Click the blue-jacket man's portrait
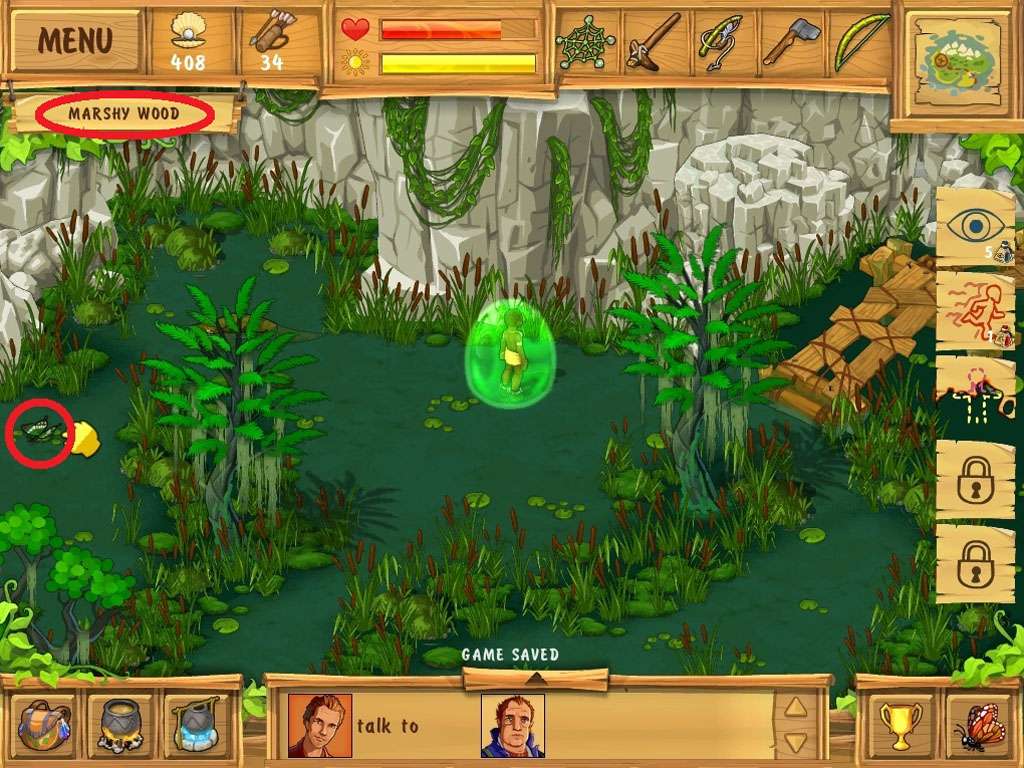This screenshot has height=768, width=1024. (512, 725)
